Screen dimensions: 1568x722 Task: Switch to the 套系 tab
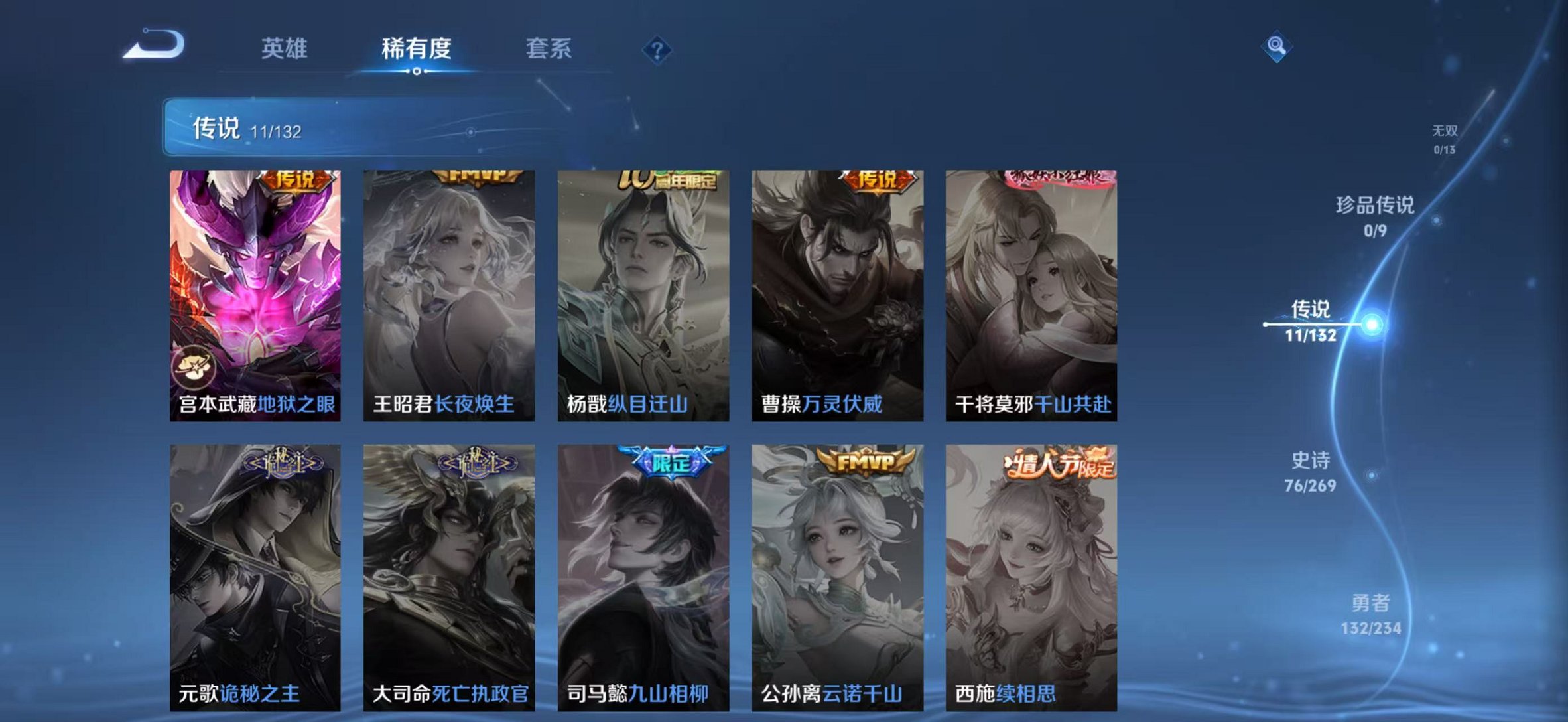click(549, 48)
